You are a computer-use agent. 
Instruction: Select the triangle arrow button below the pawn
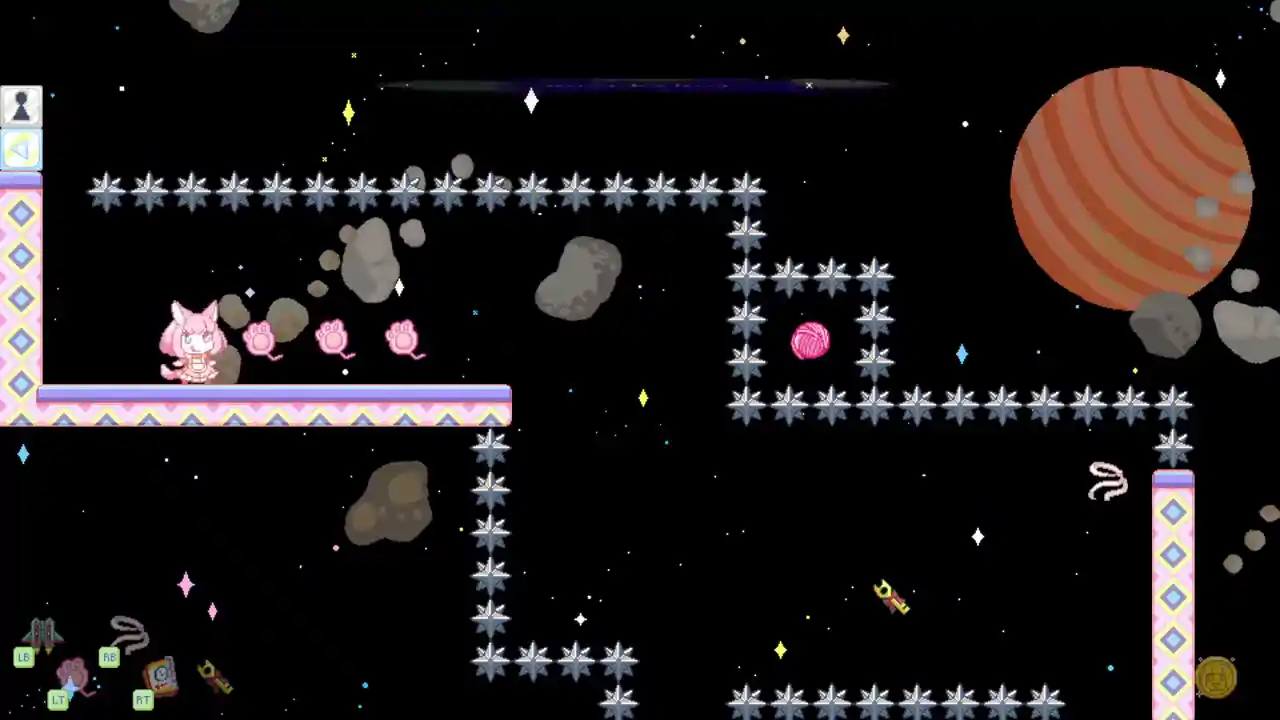pos(21,150)
